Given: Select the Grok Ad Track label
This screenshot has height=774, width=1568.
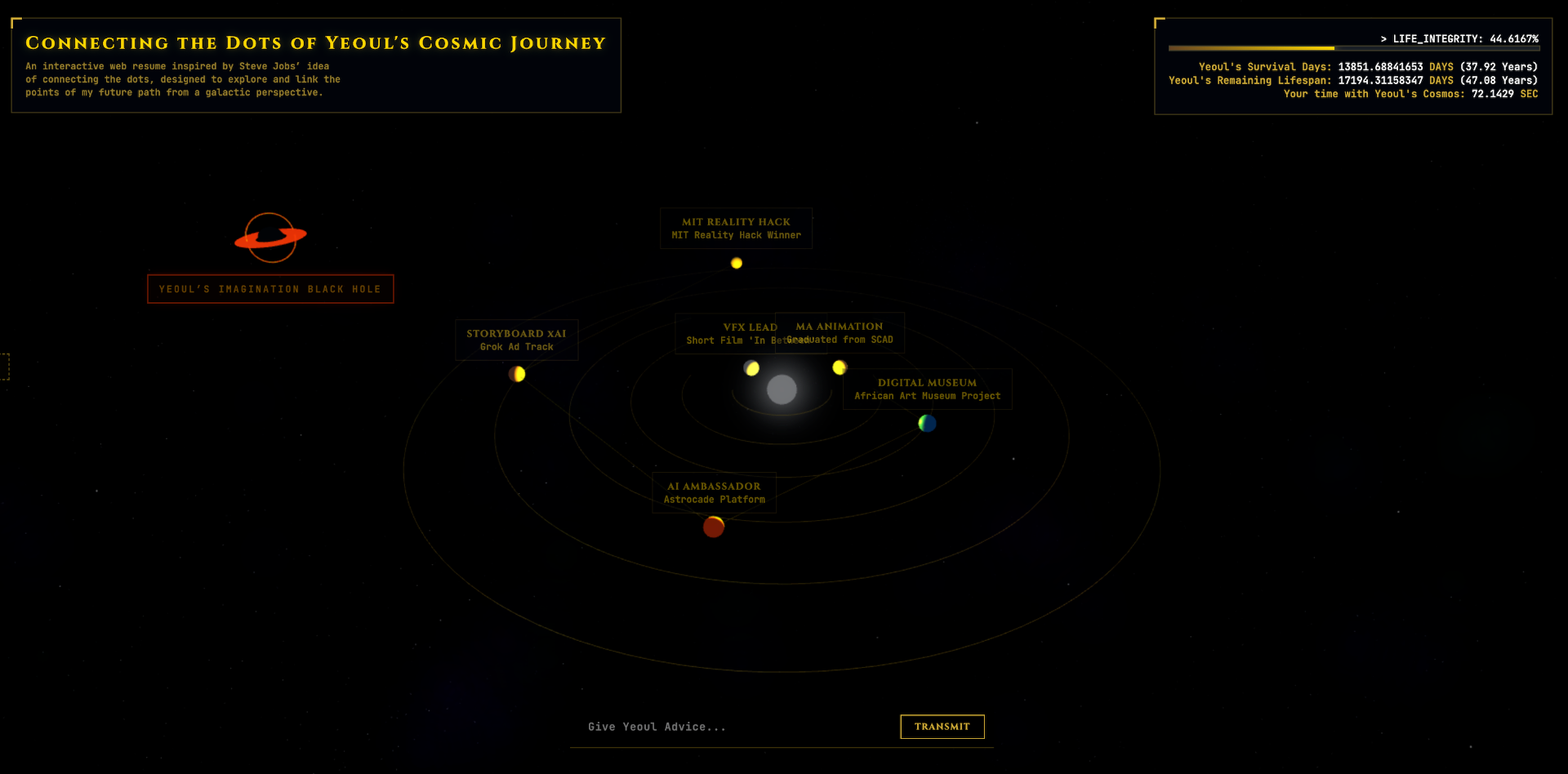Looking at the screenshot, I should [x=516, y=346].
